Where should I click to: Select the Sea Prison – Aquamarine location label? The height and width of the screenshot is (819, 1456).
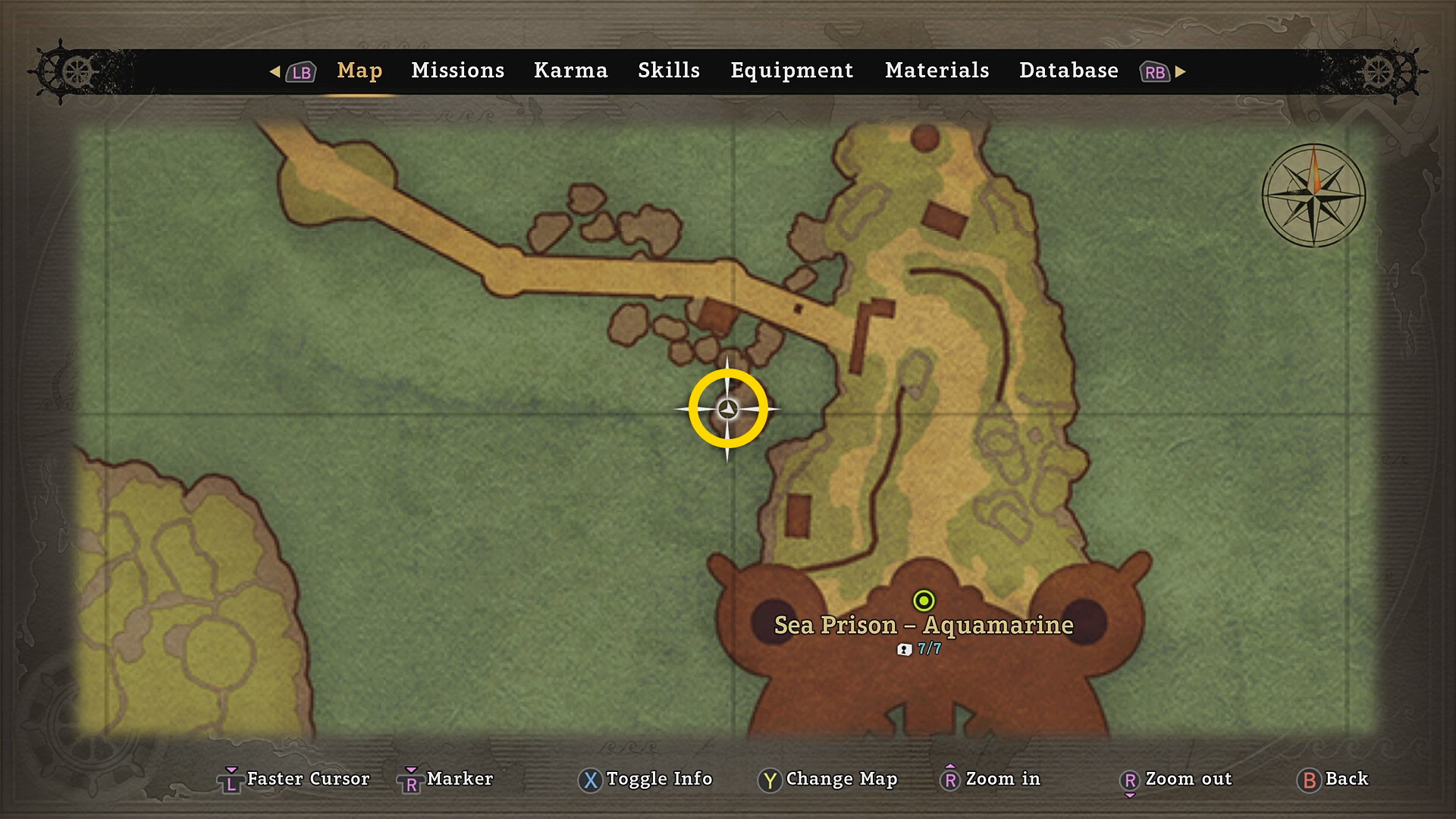click(923, 626)
